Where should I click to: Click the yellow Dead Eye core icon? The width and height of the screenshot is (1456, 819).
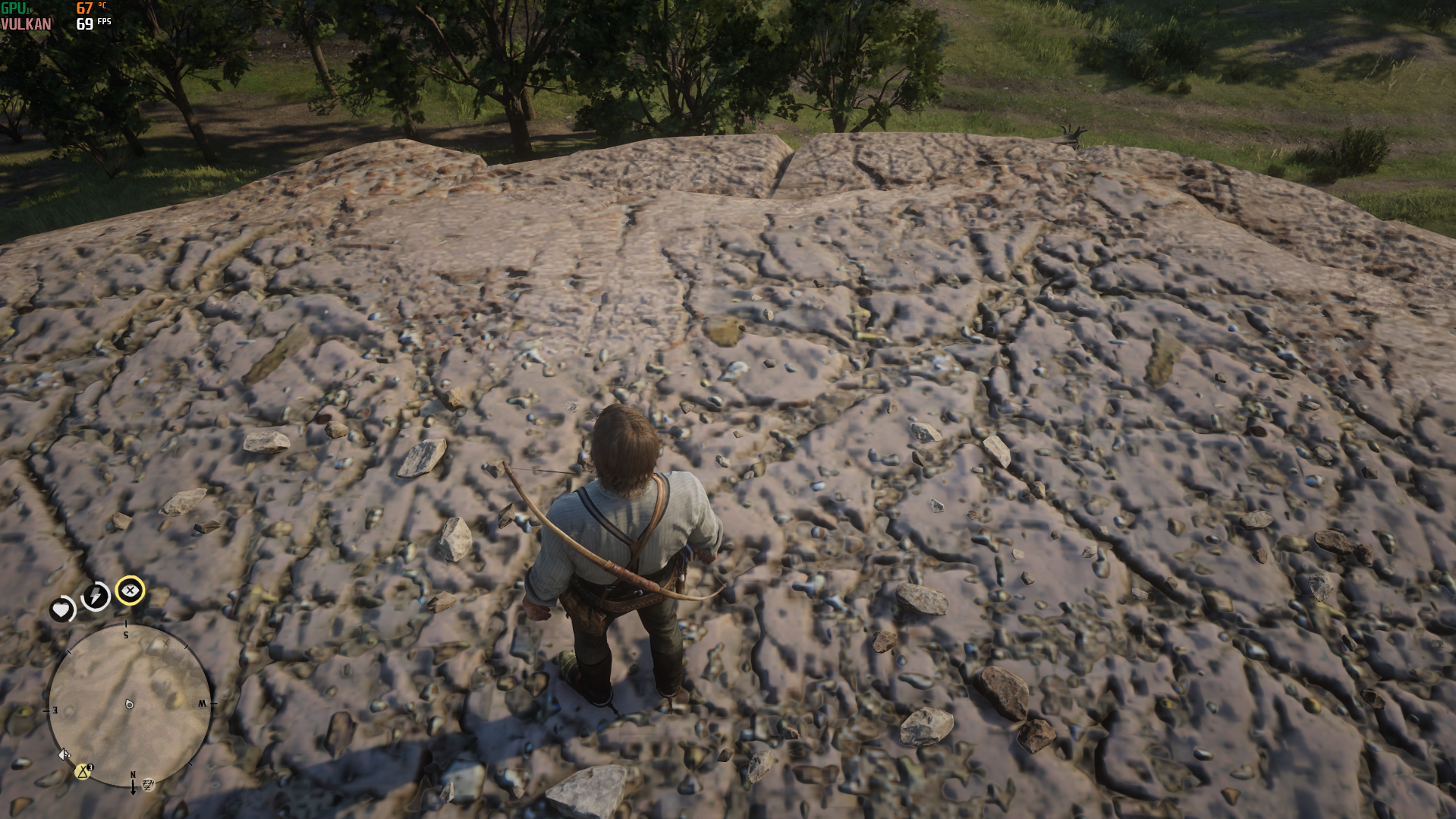tap(131, 591)
